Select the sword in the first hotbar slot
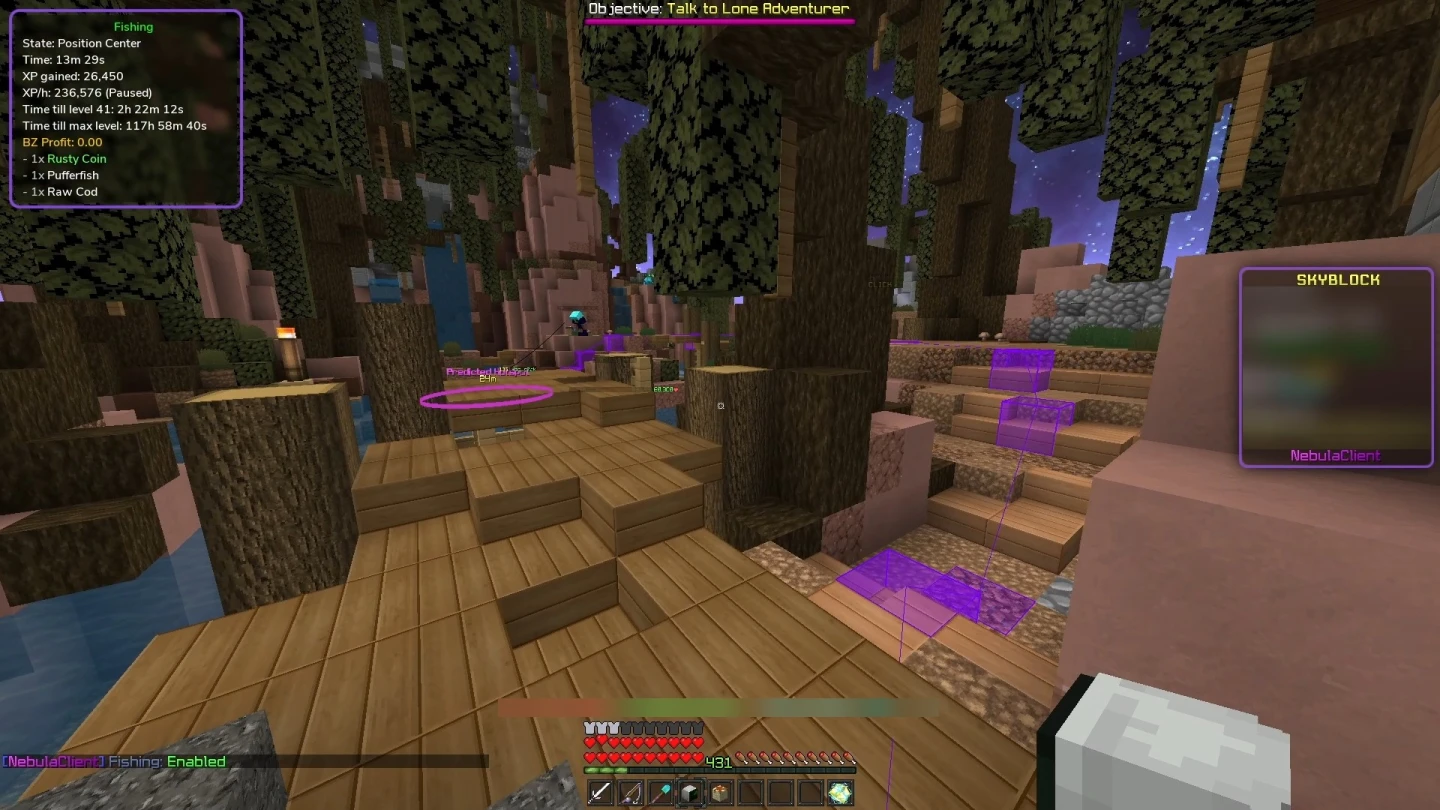Viewport: 1440px width, 810px height. coord(600,793)
